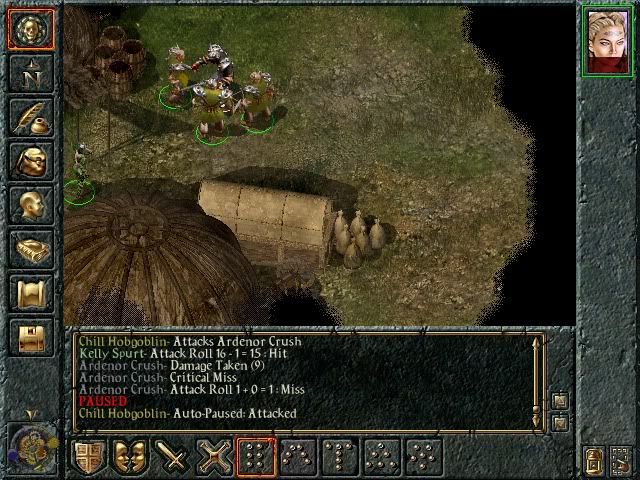Select the highlighted two-column formation button

pyautogui.click(x=257, y=456)
